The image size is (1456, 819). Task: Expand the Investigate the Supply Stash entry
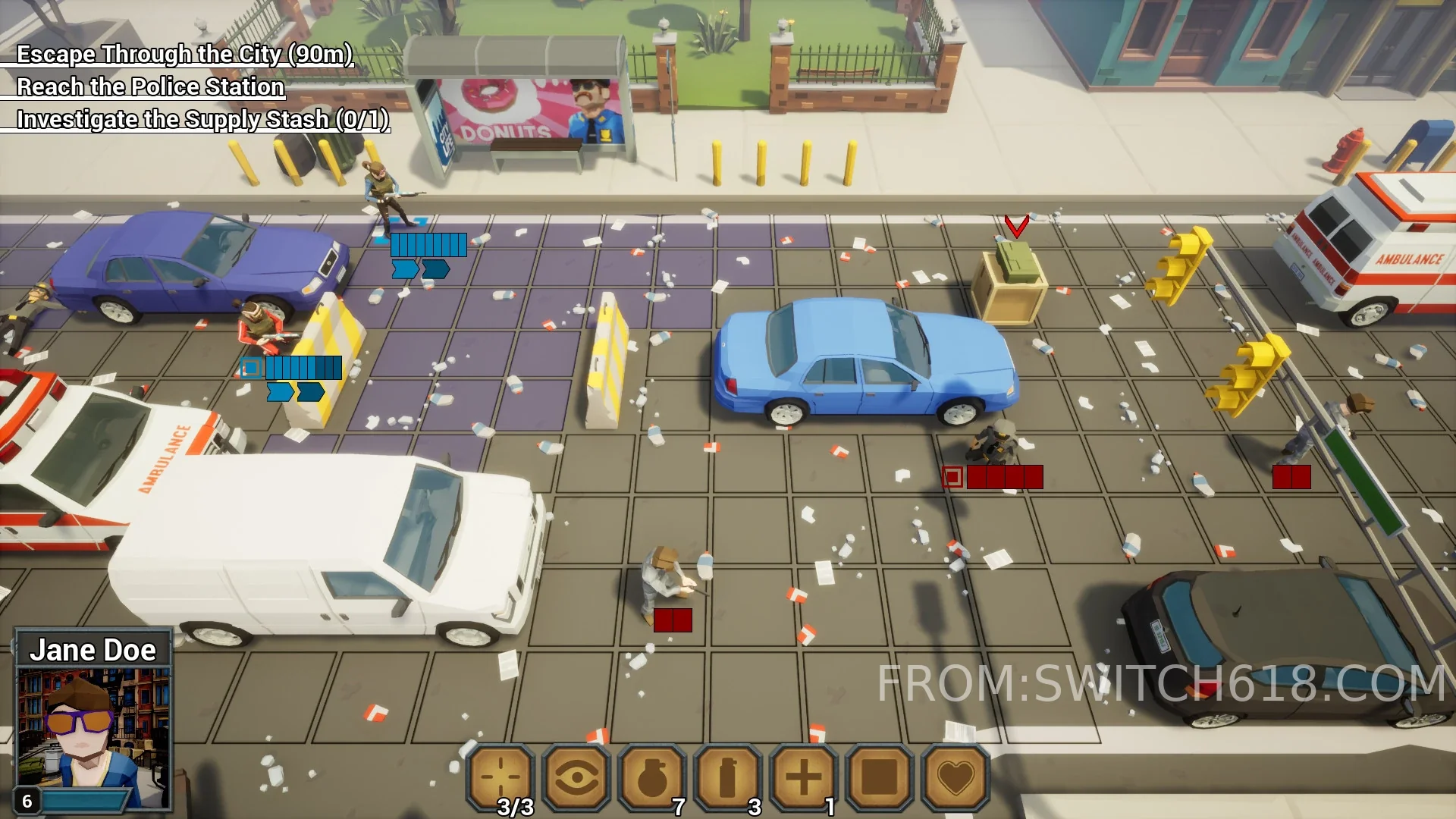[201, 118]
